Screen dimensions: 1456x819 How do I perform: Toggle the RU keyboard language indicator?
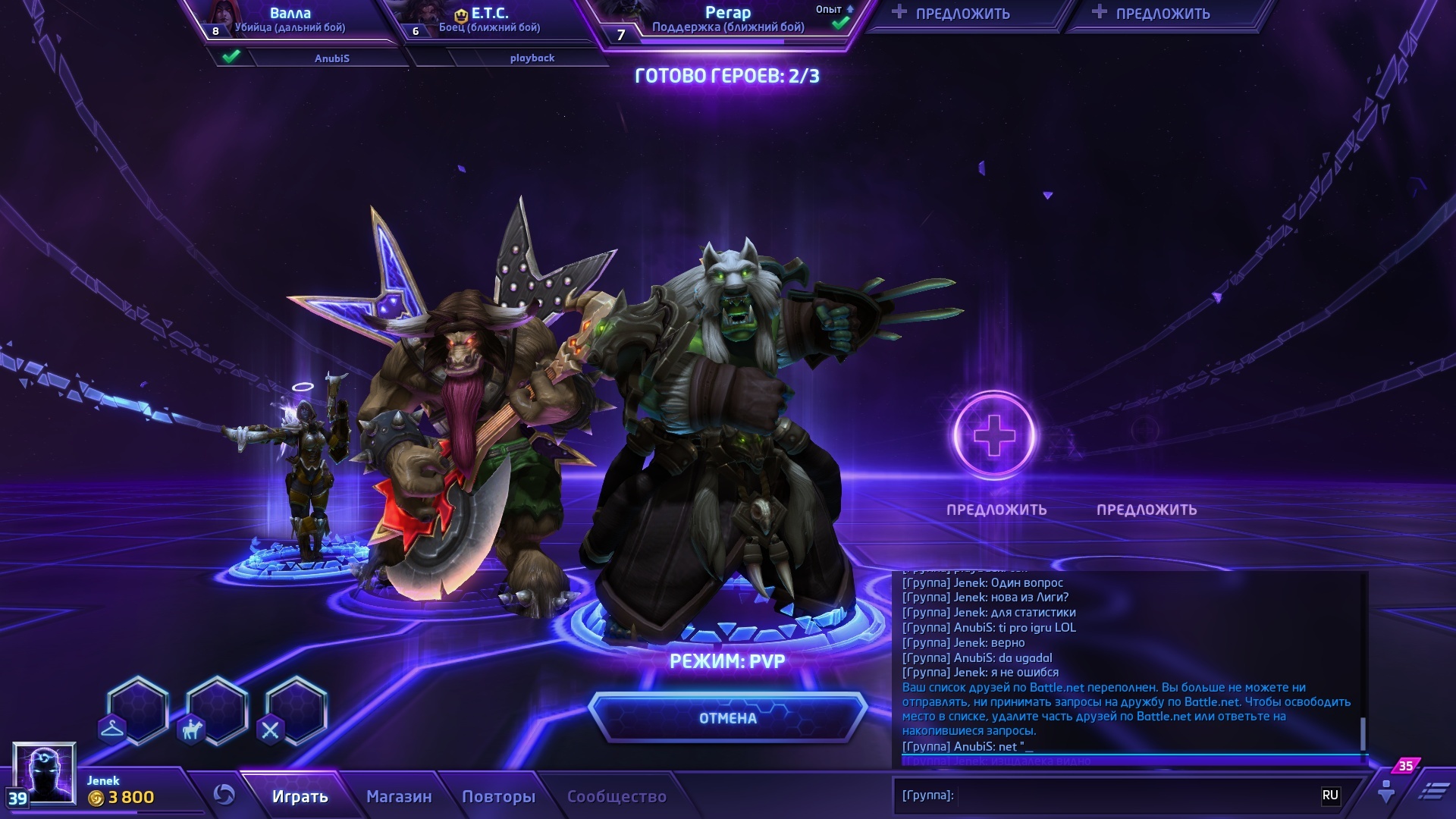[1330, 795]
